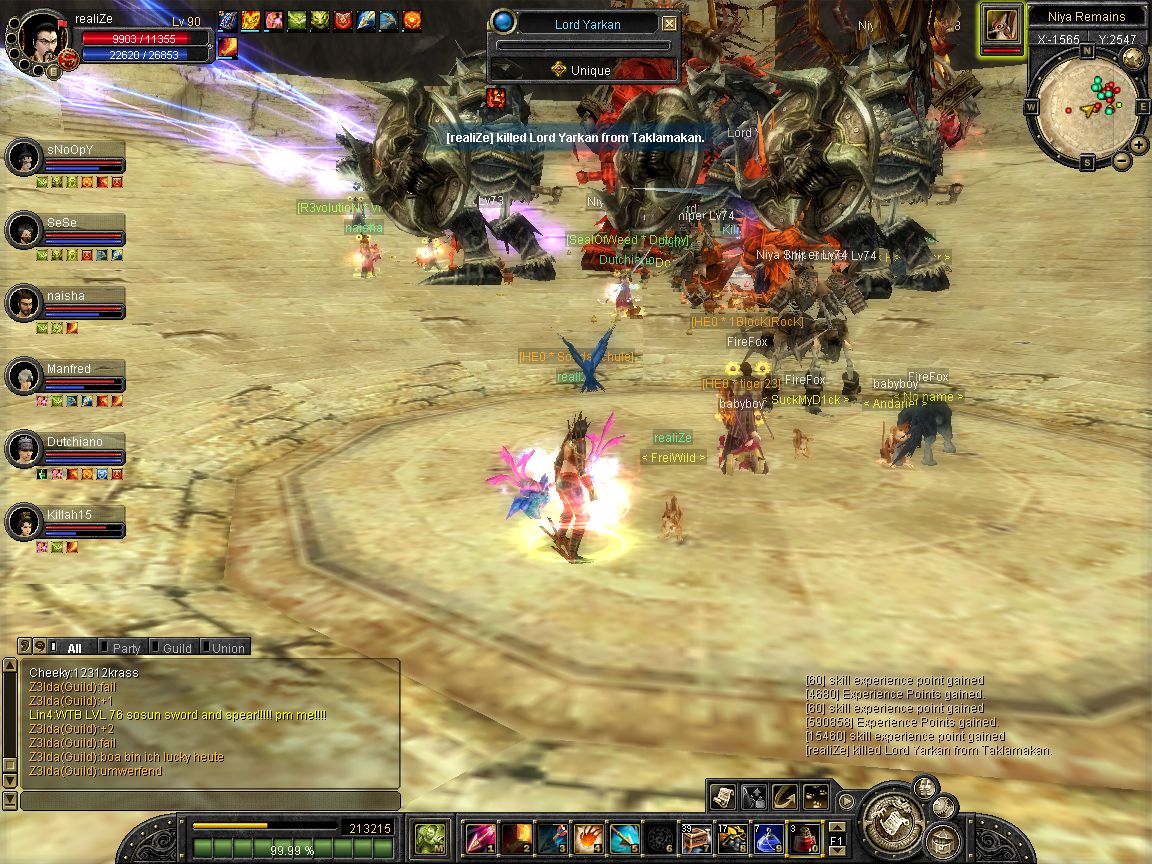The height and width of the screenshot is (864, 1152).
Task: Close the Lord Yarkan target window
Action: (670, 24)
